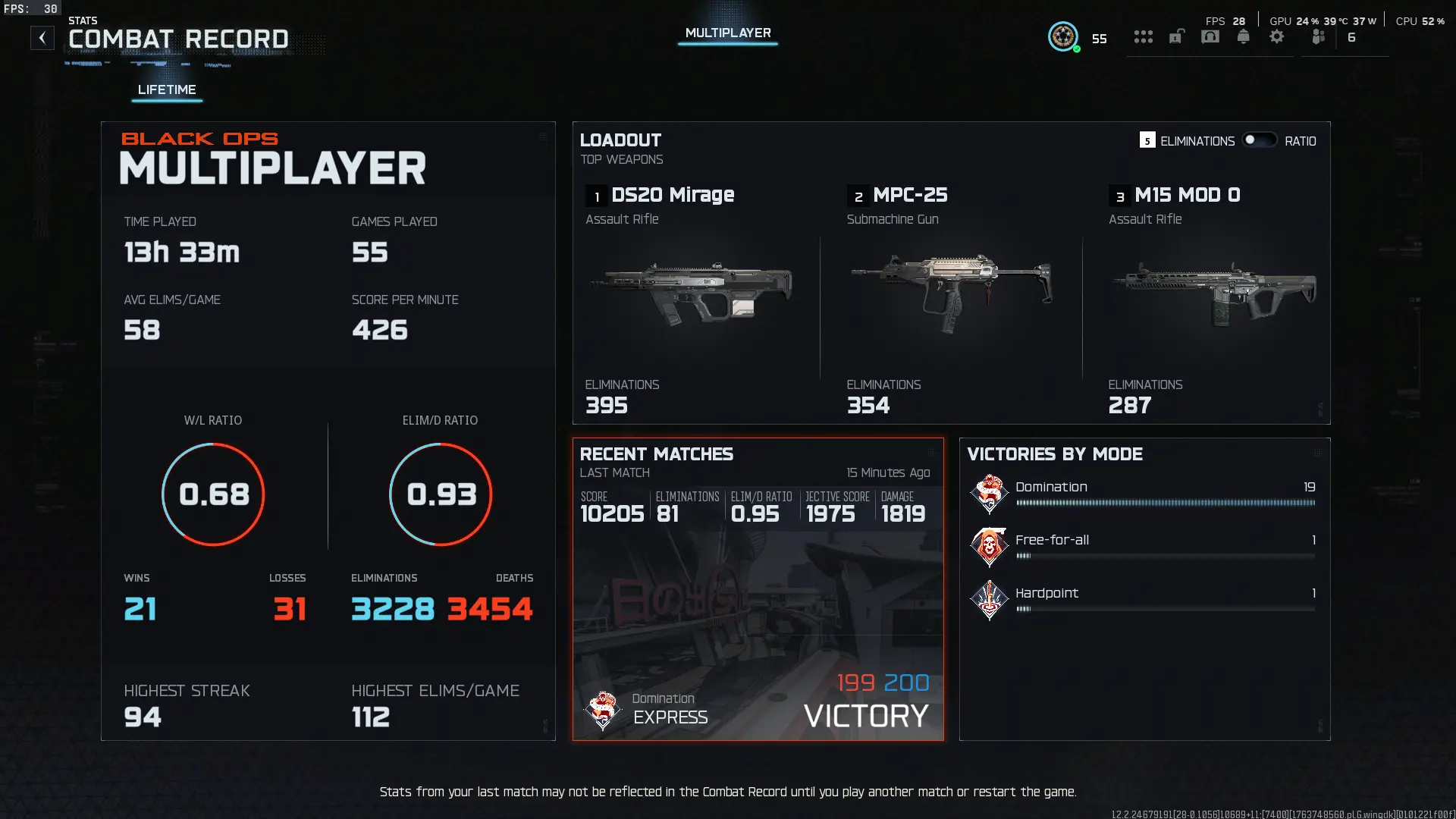Select the MULTIPLAYER header menu item
Viewport: 1456px width, 819px height.
tap(727, 33)
